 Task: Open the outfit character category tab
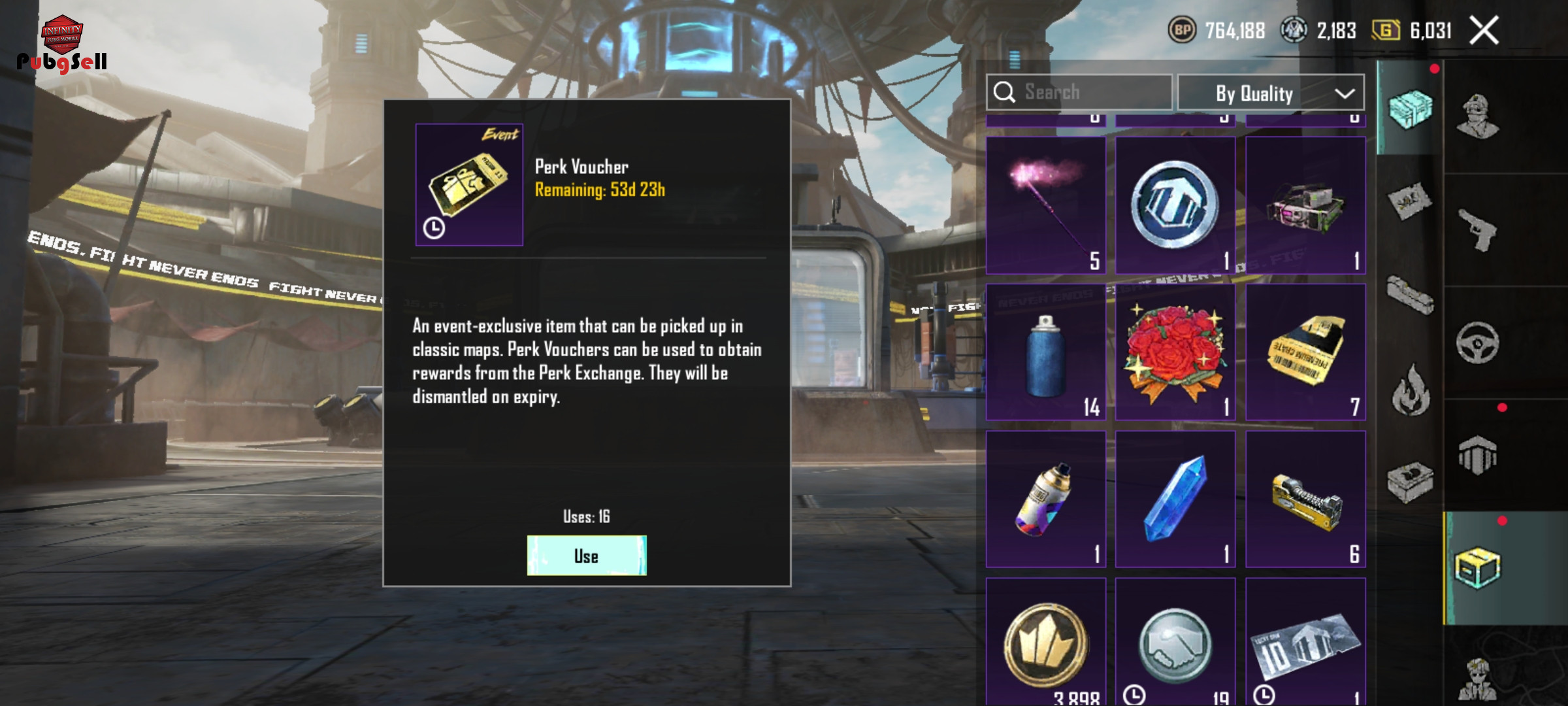pos(1478,118)
